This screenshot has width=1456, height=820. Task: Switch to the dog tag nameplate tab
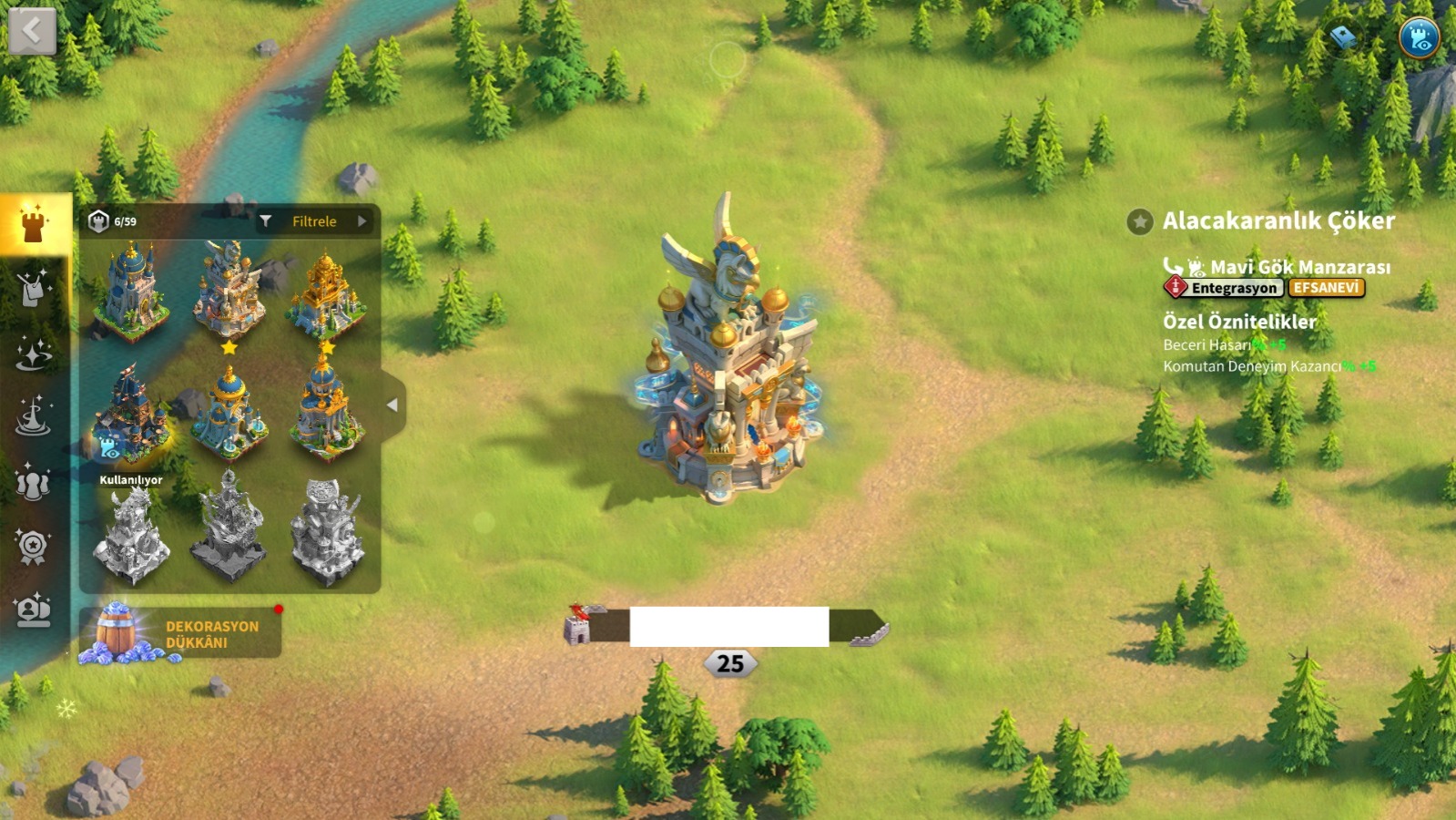34,289
